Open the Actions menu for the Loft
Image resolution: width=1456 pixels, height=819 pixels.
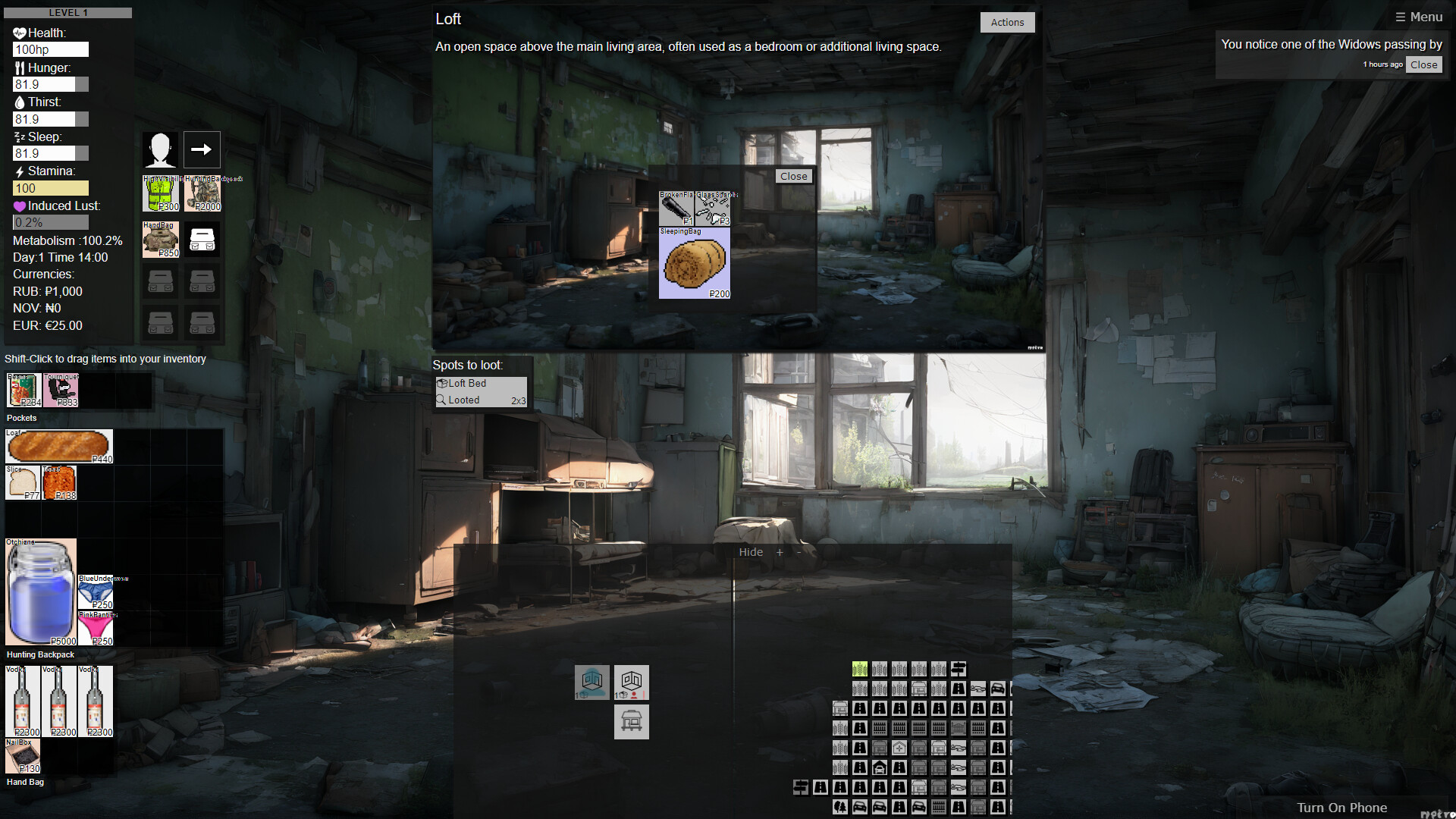pos(1007,22)
